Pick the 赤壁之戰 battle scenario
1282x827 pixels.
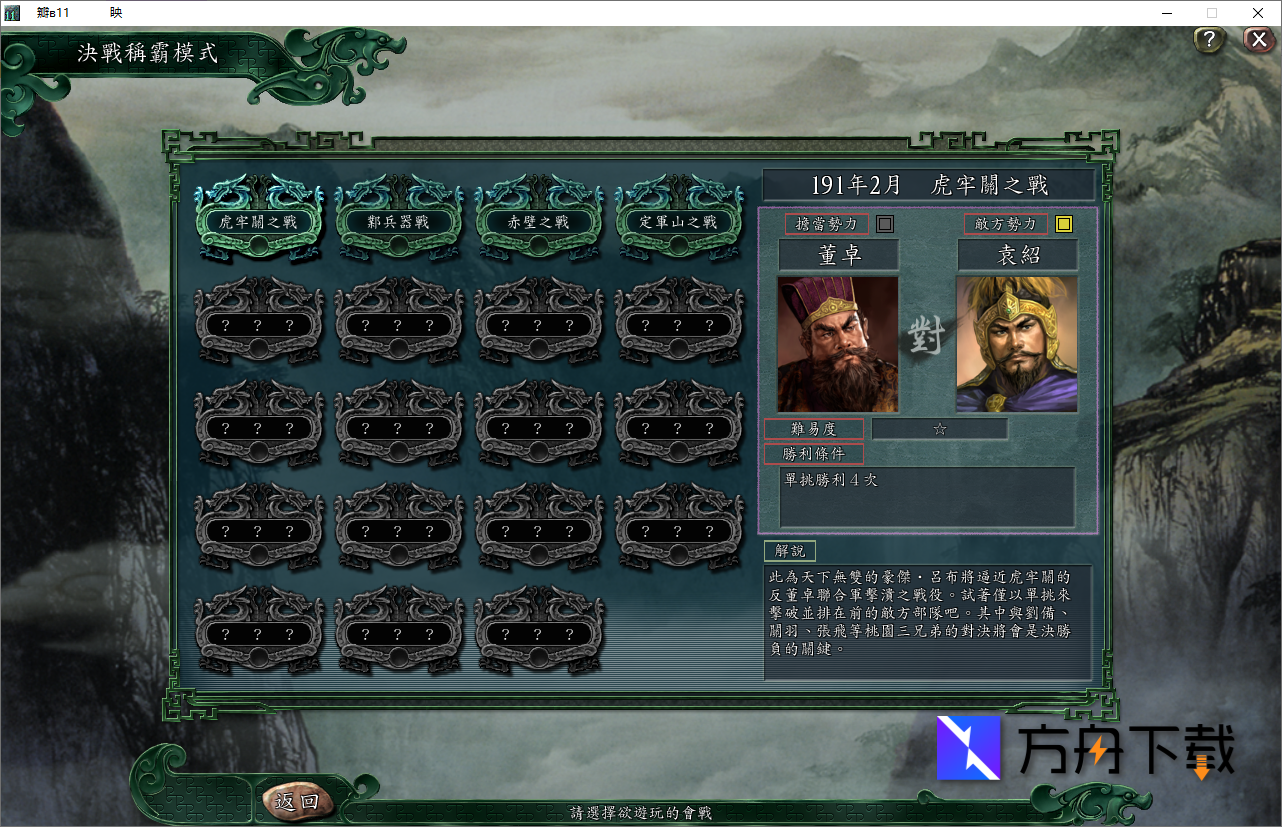[539, 222]
